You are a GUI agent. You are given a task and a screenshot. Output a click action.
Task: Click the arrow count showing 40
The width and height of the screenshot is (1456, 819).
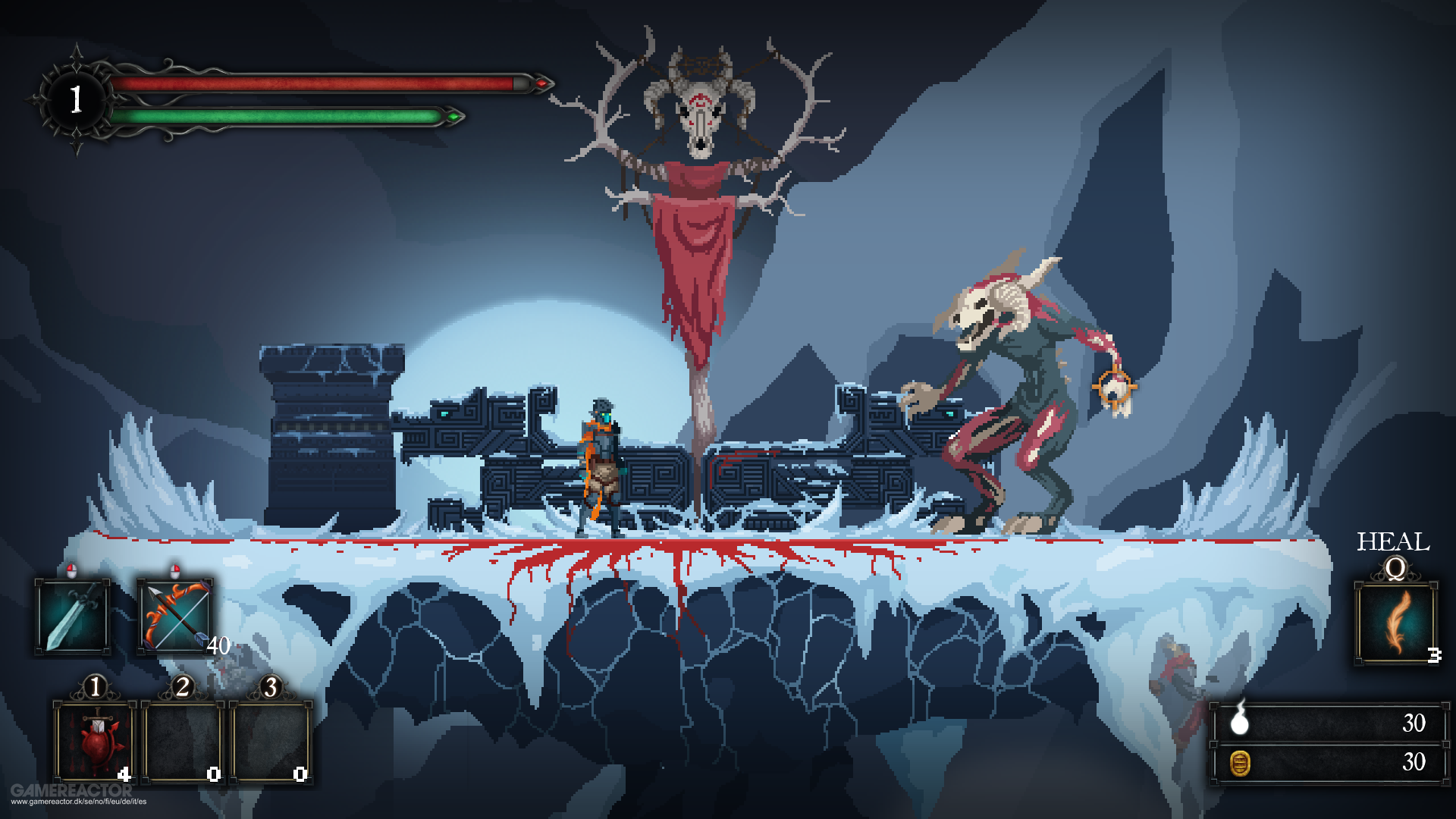pos(218,647)
